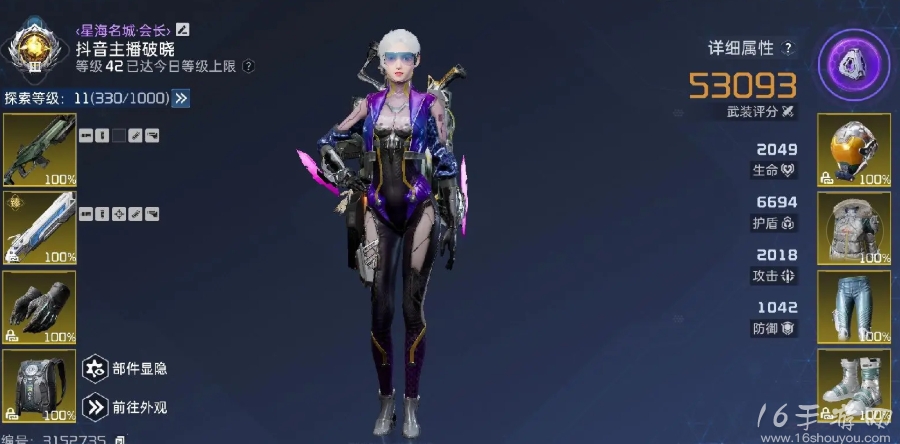Copy the player ID number
This screenshot has width=900, height=444.
[x=119, y=438]
